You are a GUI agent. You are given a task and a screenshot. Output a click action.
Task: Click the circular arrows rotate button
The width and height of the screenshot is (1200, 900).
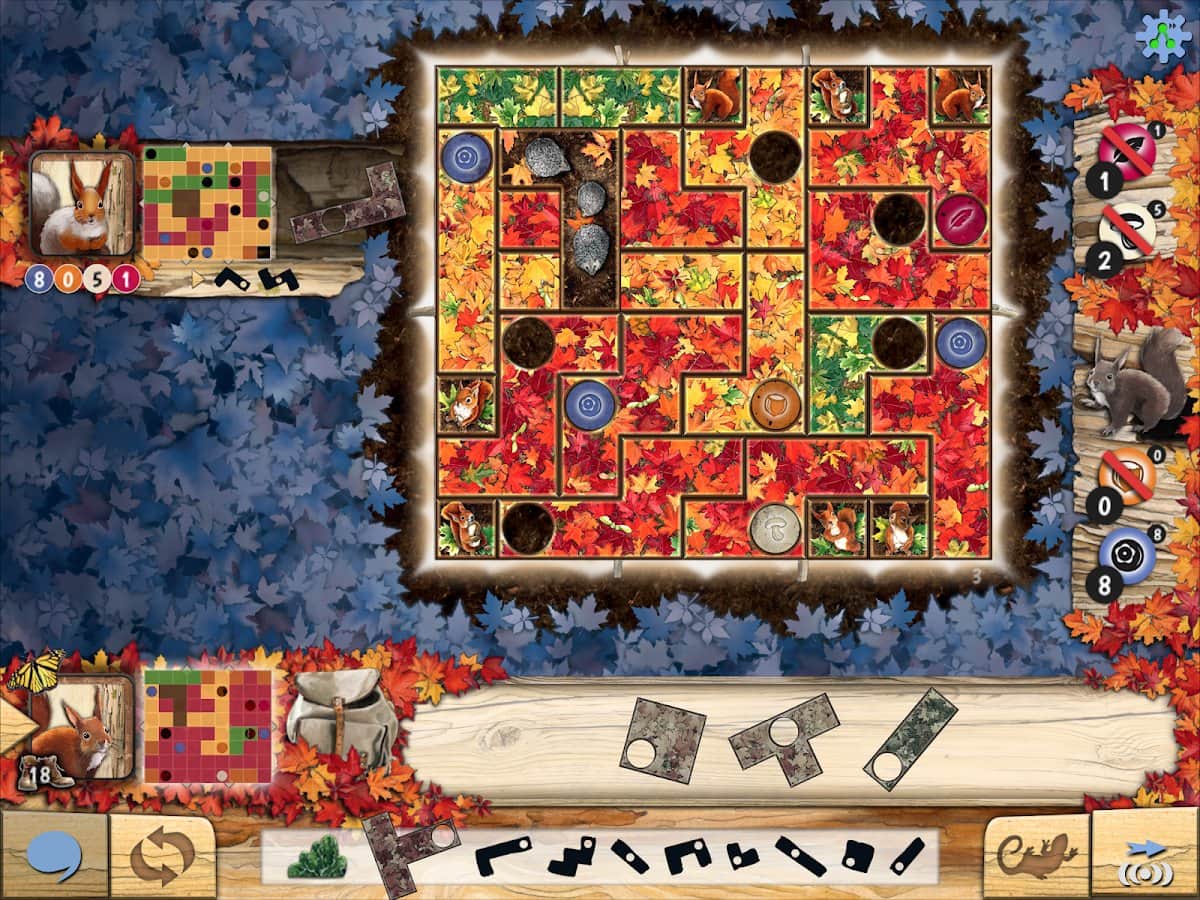pyautogui.click(x=162, y=857)
